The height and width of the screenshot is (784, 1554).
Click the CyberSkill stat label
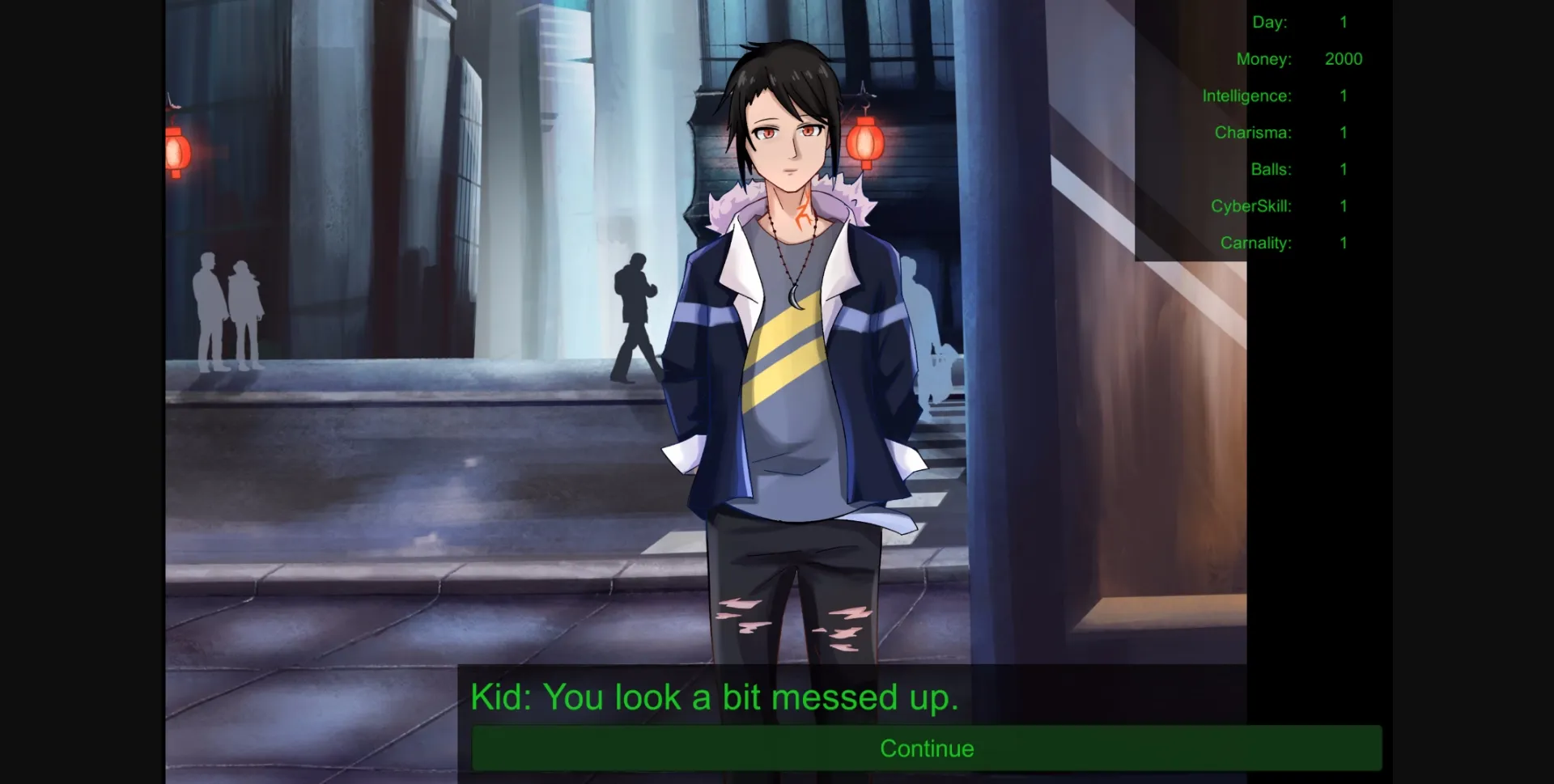click(x=1250, y=206)
